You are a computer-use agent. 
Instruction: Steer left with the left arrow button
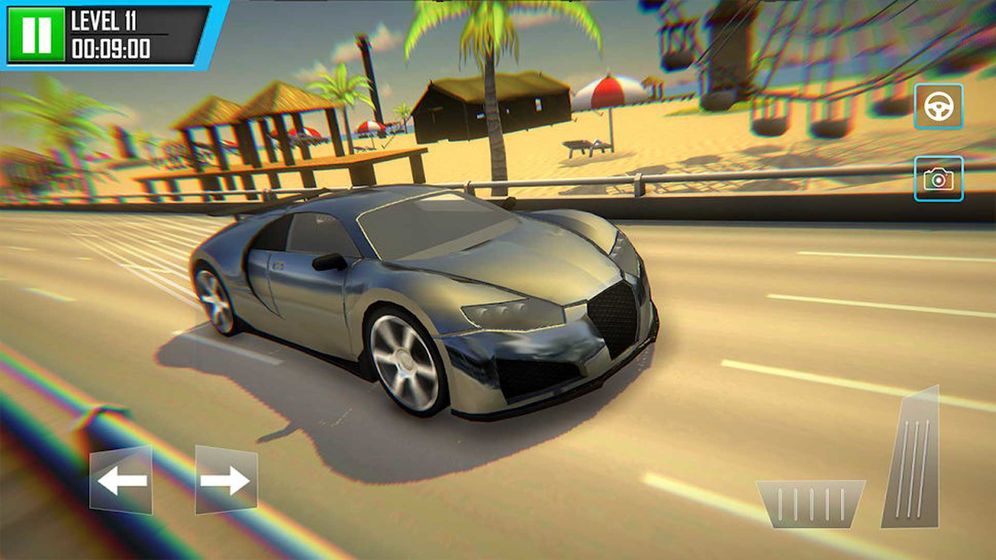[x=121, y=480]
